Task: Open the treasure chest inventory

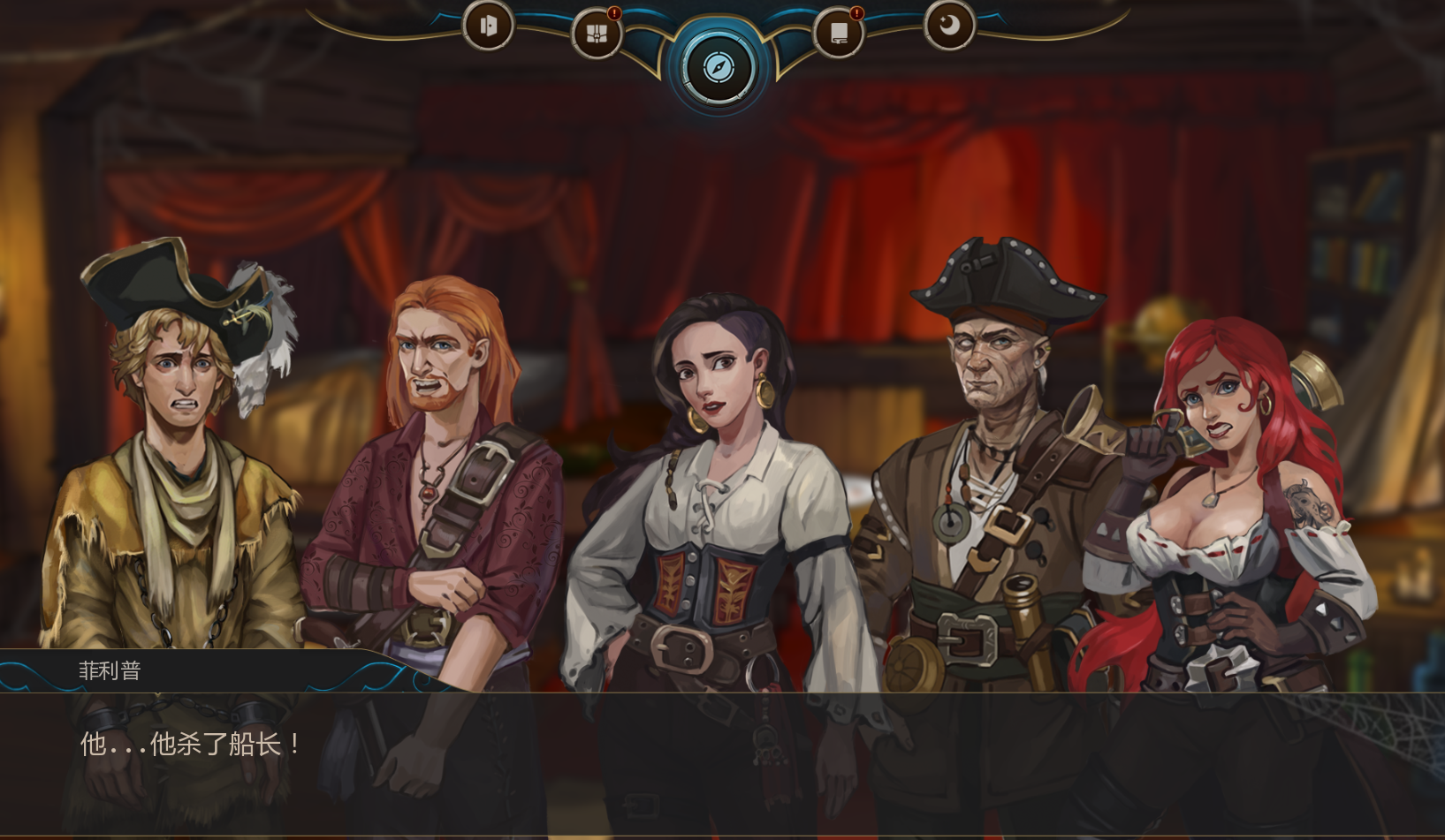Action: [597, 34]
